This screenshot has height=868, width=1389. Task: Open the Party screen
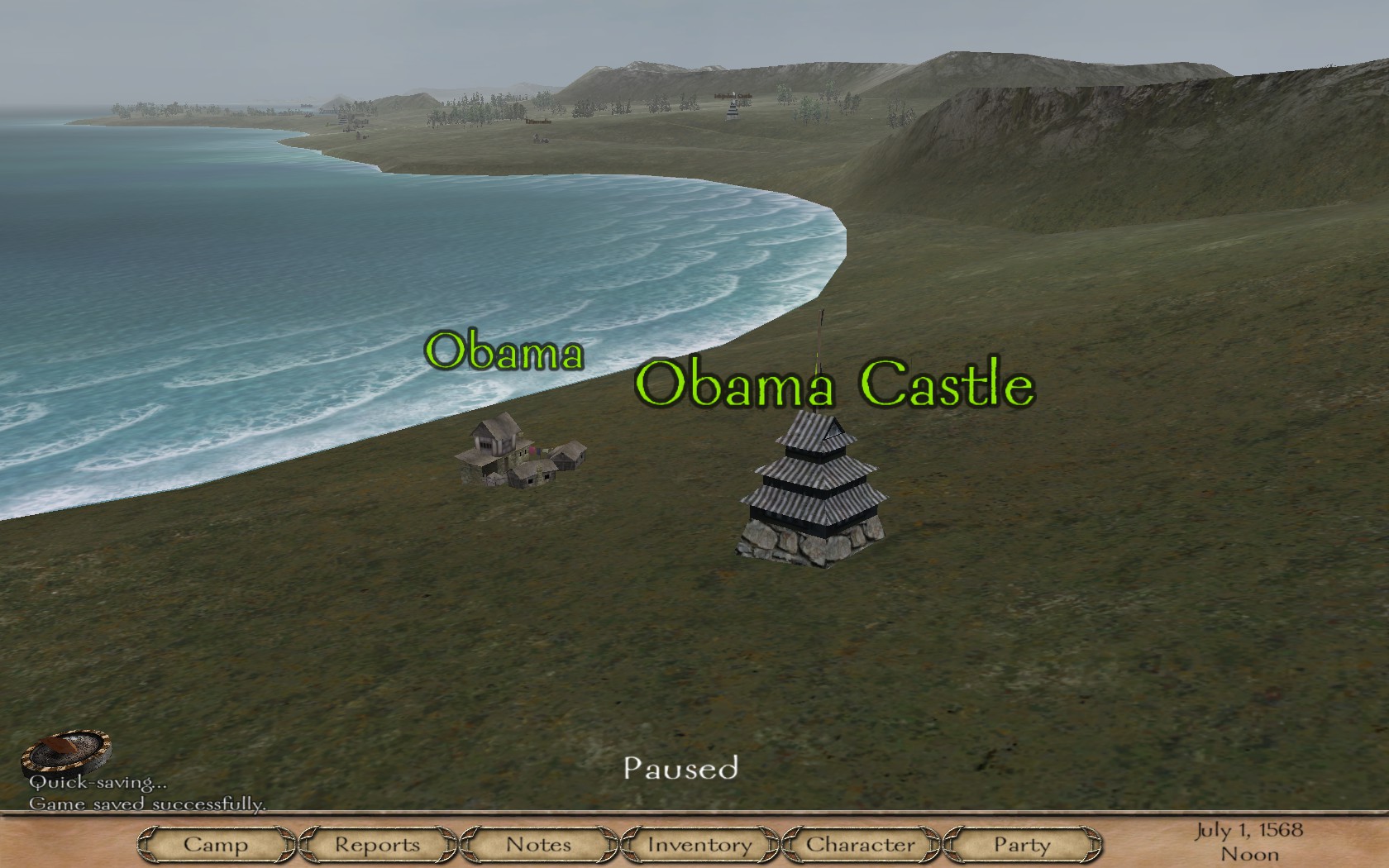[x=1022, y=845]
